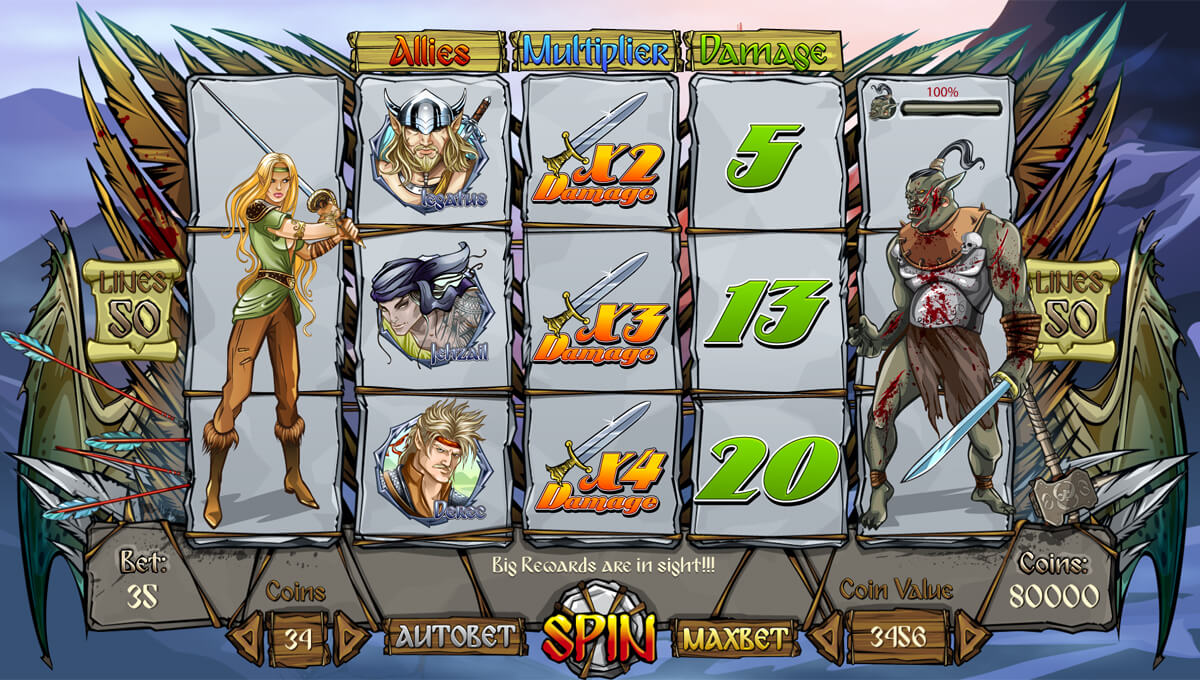Choose the dark-haired ally portrait tile

[x=433, y=309]
